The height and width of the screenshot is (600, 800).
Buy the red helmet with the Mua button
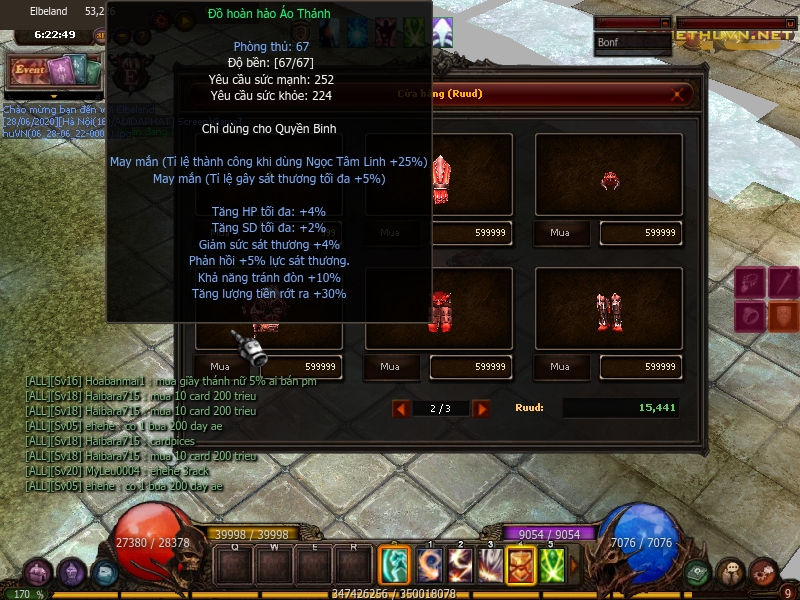pos(560,232)
